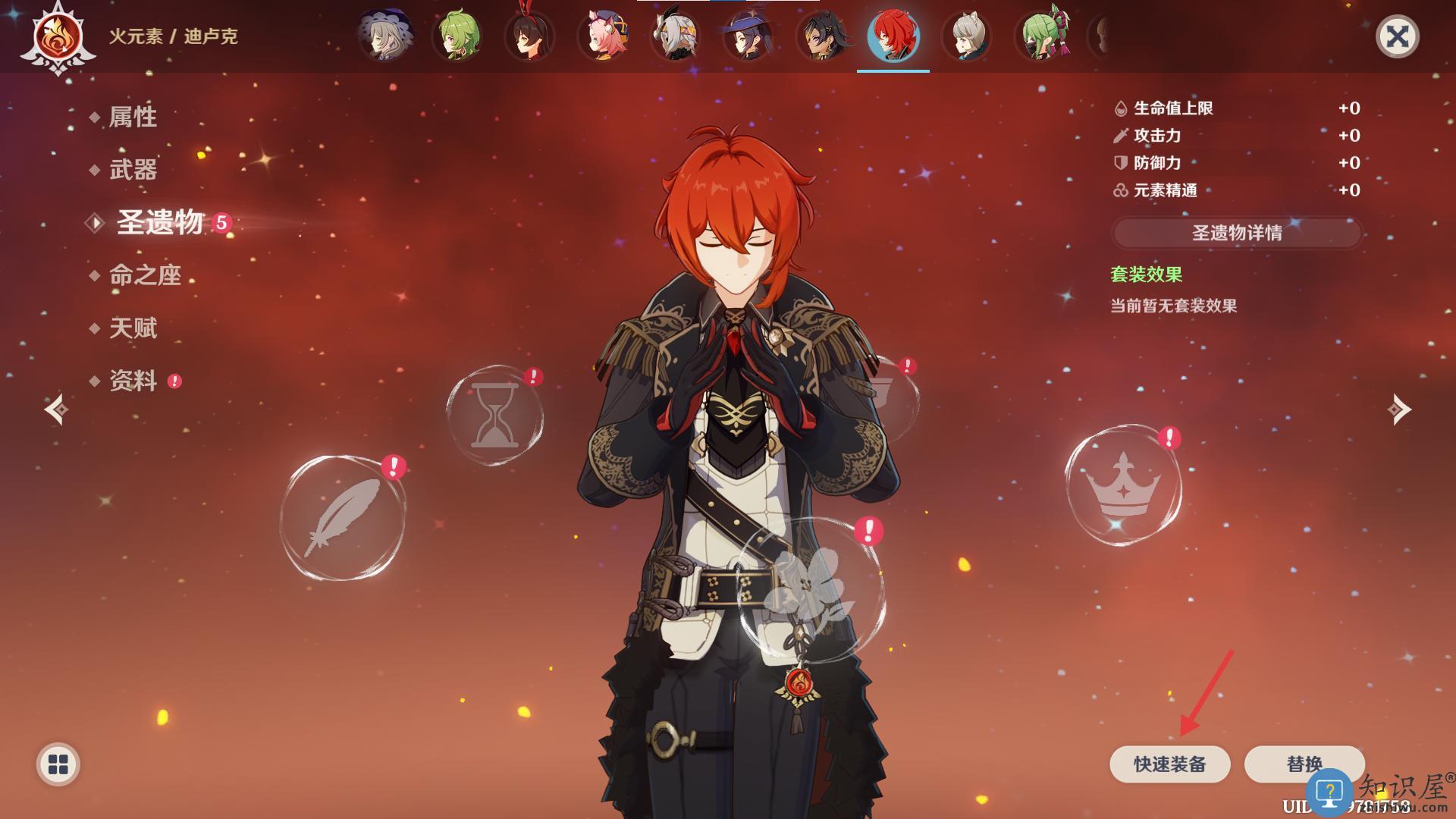
Task: Select the 圣遗物 artifacts menu entry
Action: 160,222
